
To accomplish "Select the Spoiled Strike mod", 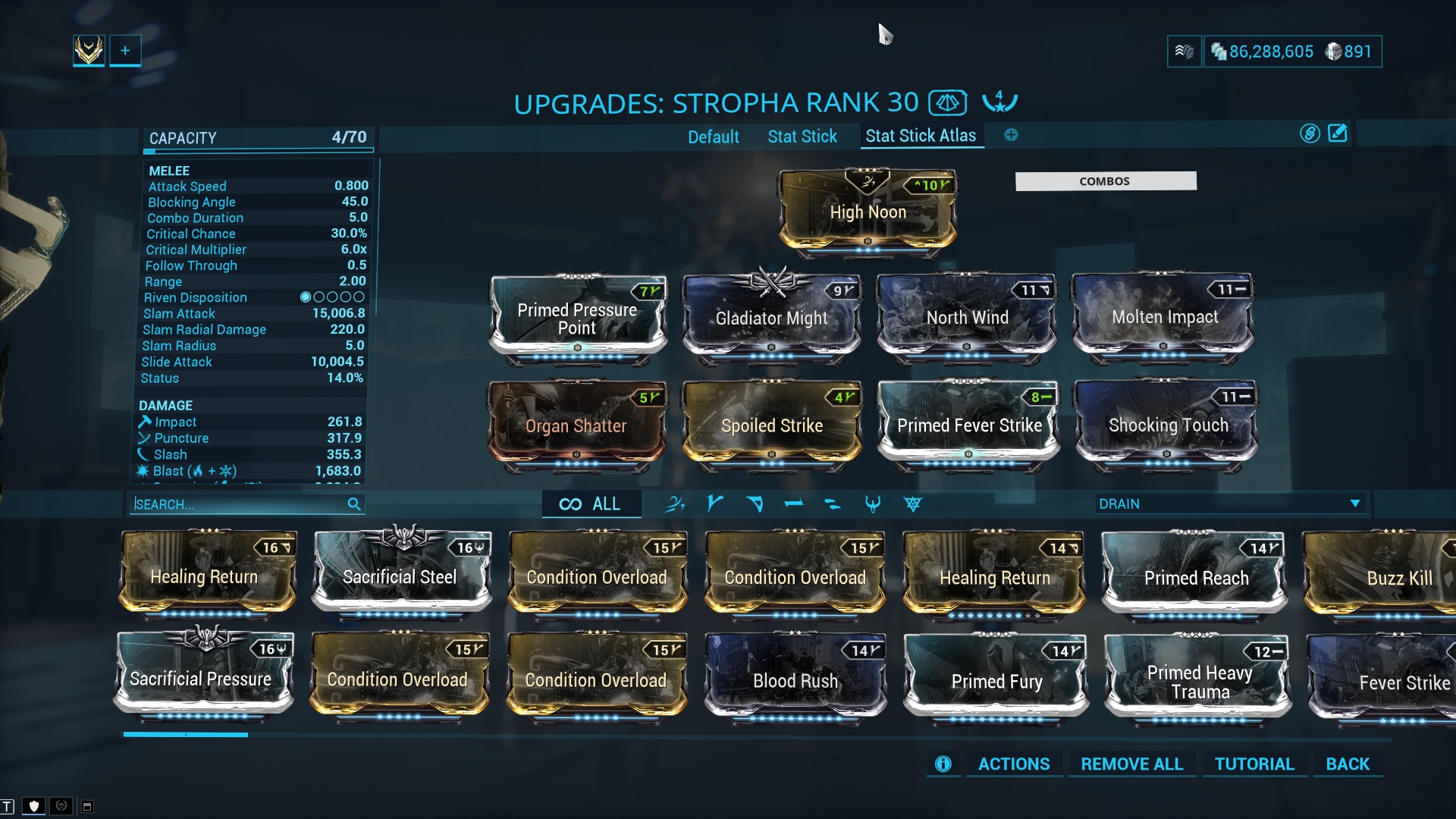I will [771, 425].
